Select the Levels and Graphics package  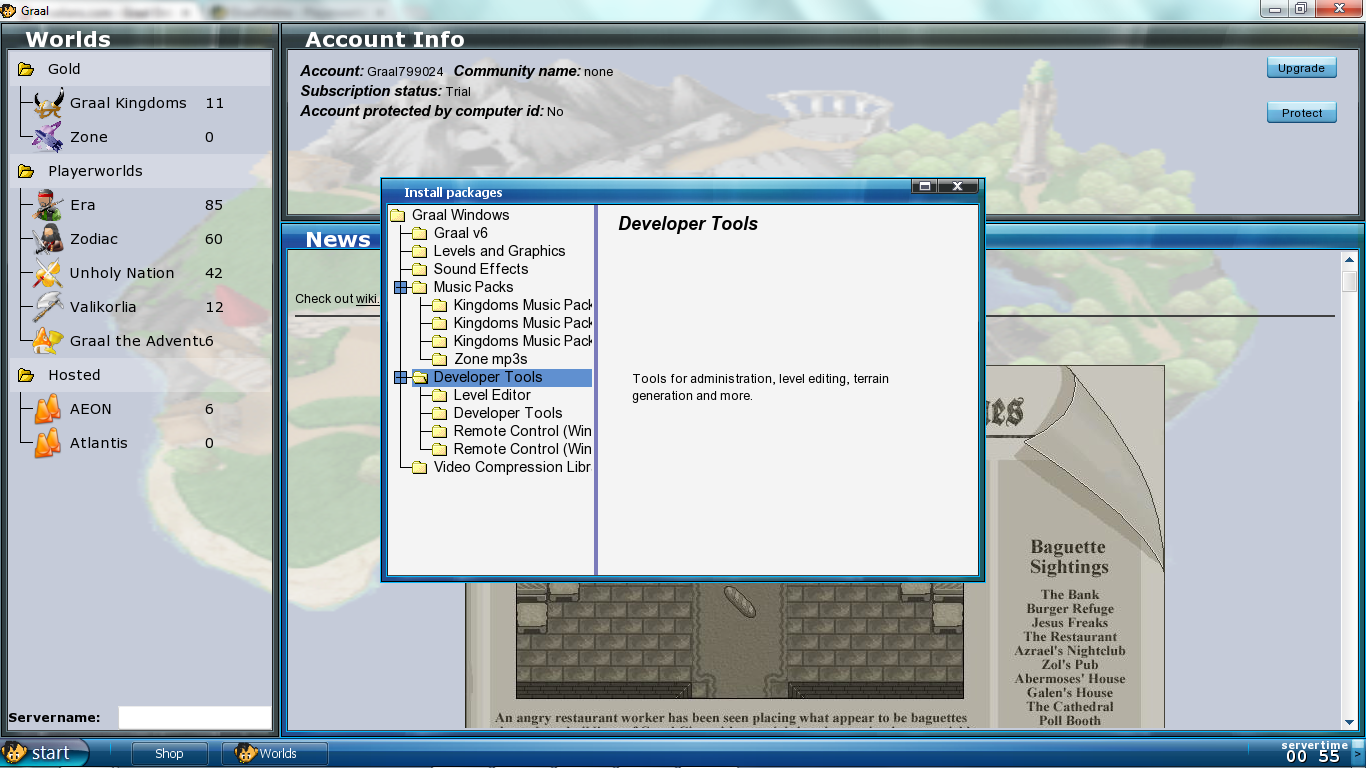click(x=499, y=251)
